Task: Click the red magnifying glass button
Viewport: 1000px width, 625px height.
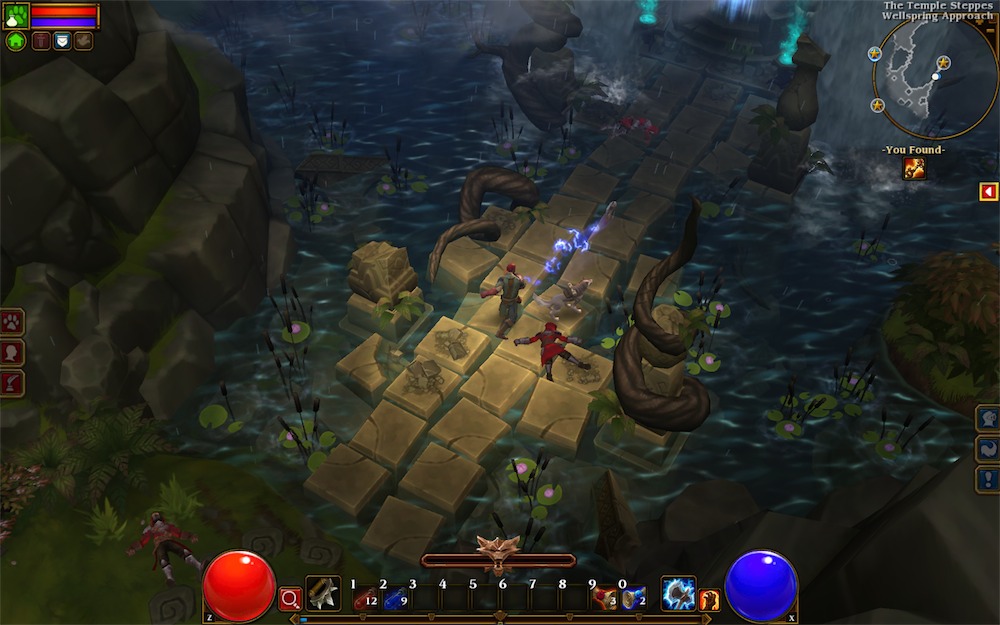Action: tap(290, 599)
